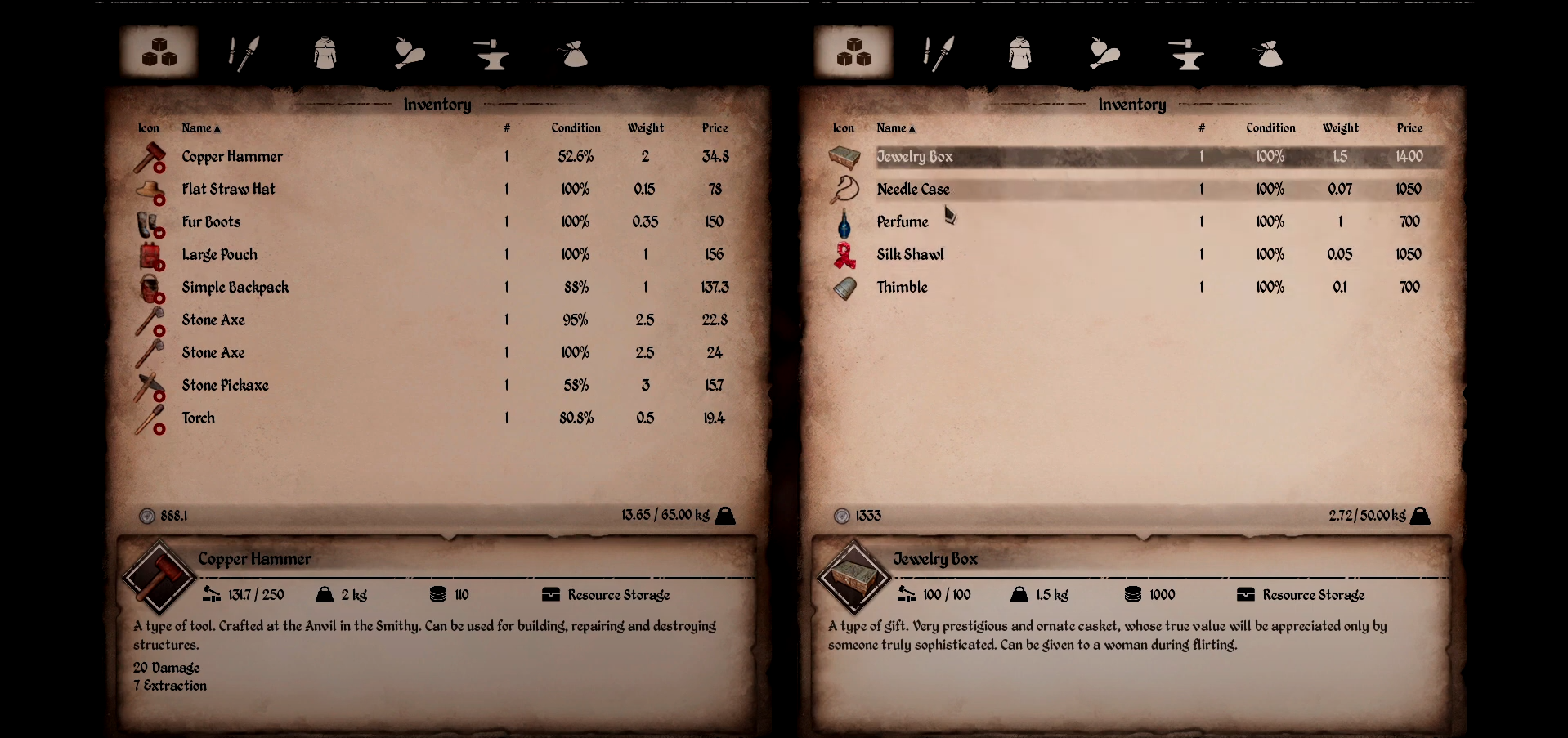The image size is (1568, 738).
Task: Open the Miscellaneous bag tab in player inventory
Action: click(573, 51)
